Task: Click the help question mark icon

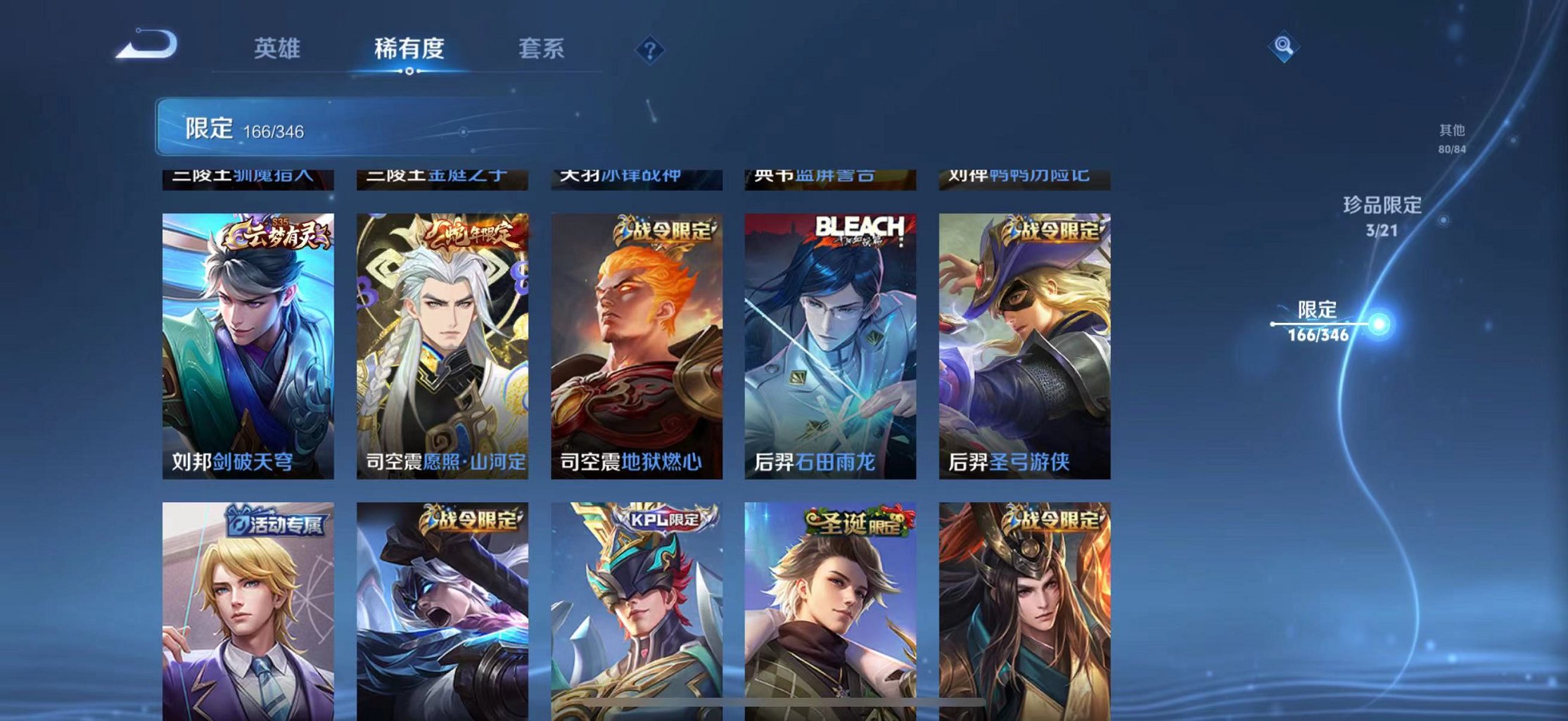Action: pos(649,51)
